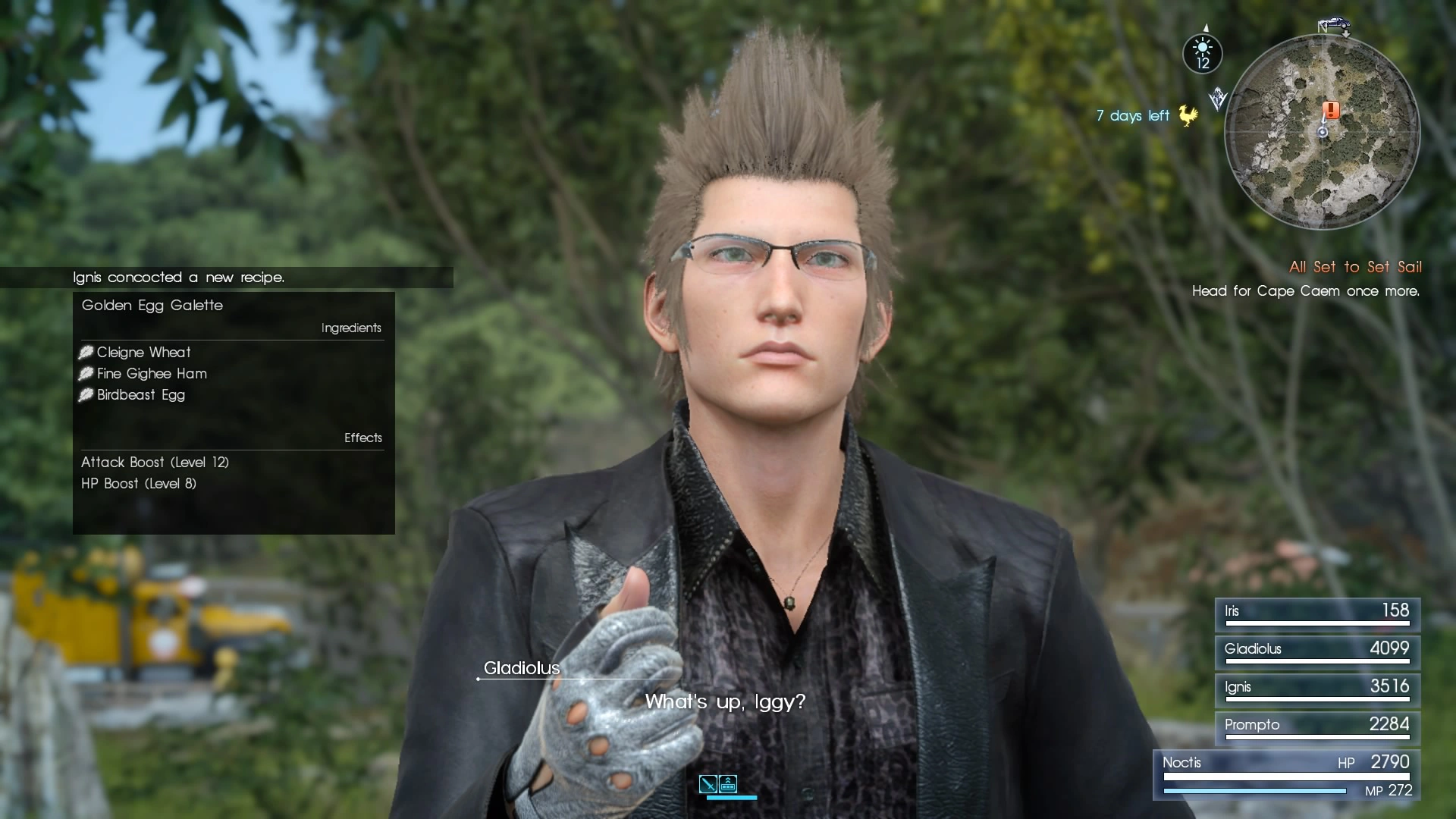Click the compass north indicator above minimap

1206,27
